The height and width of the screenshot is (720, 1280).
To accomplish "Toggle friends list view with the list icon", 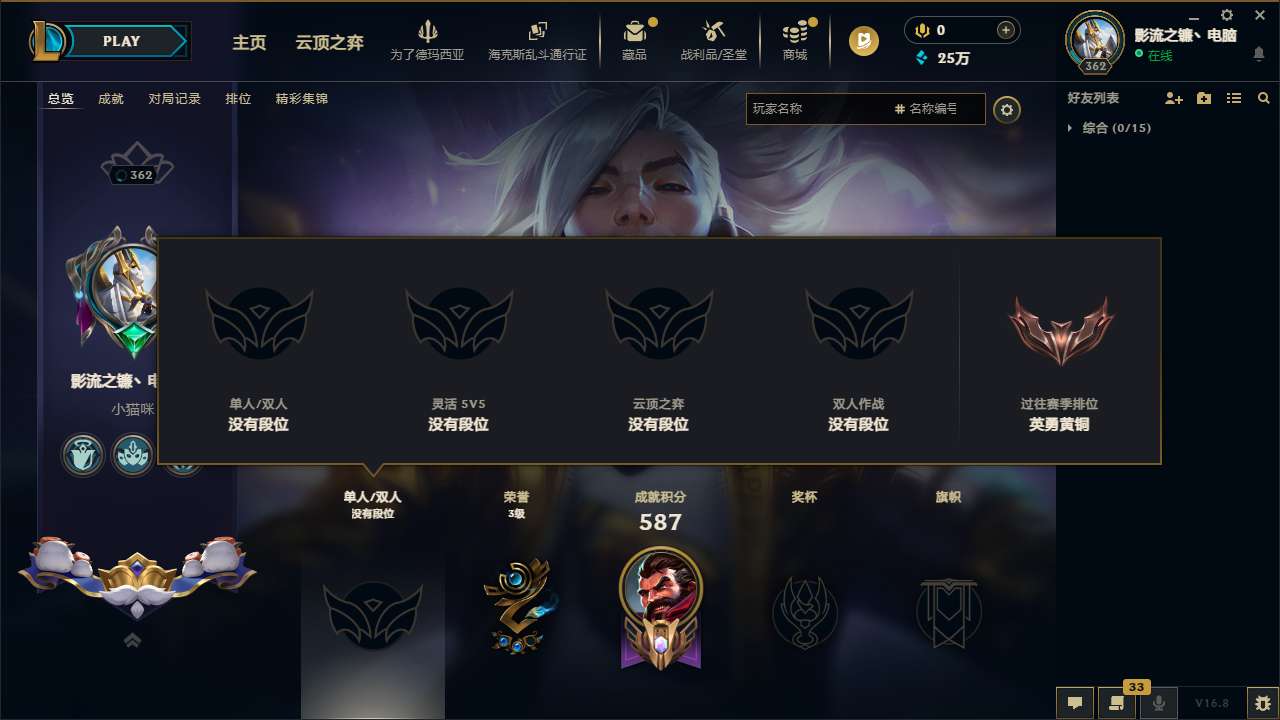I will point(1233,98).
